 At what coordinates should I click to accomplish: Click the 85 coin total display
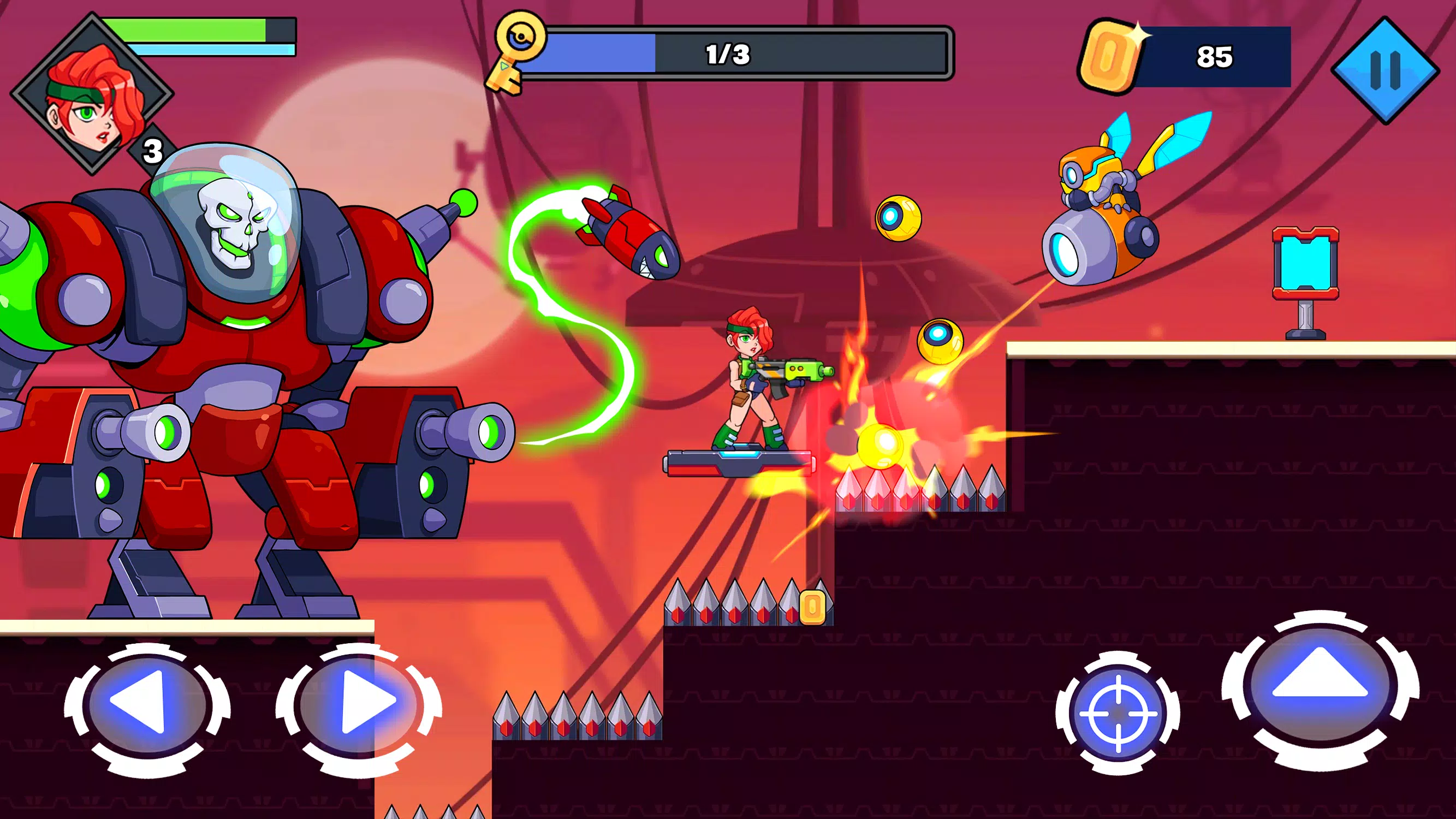[1215, 55]
